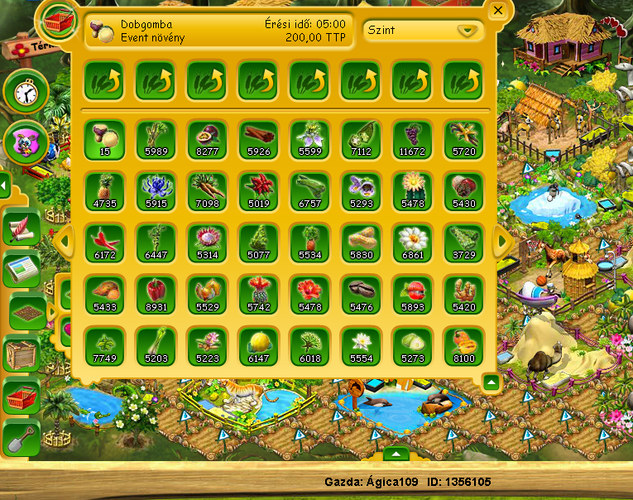Select the carrots slot showing 7098
Image resolution: width=633 pixels, height=500 pixels.
point(207,188)
